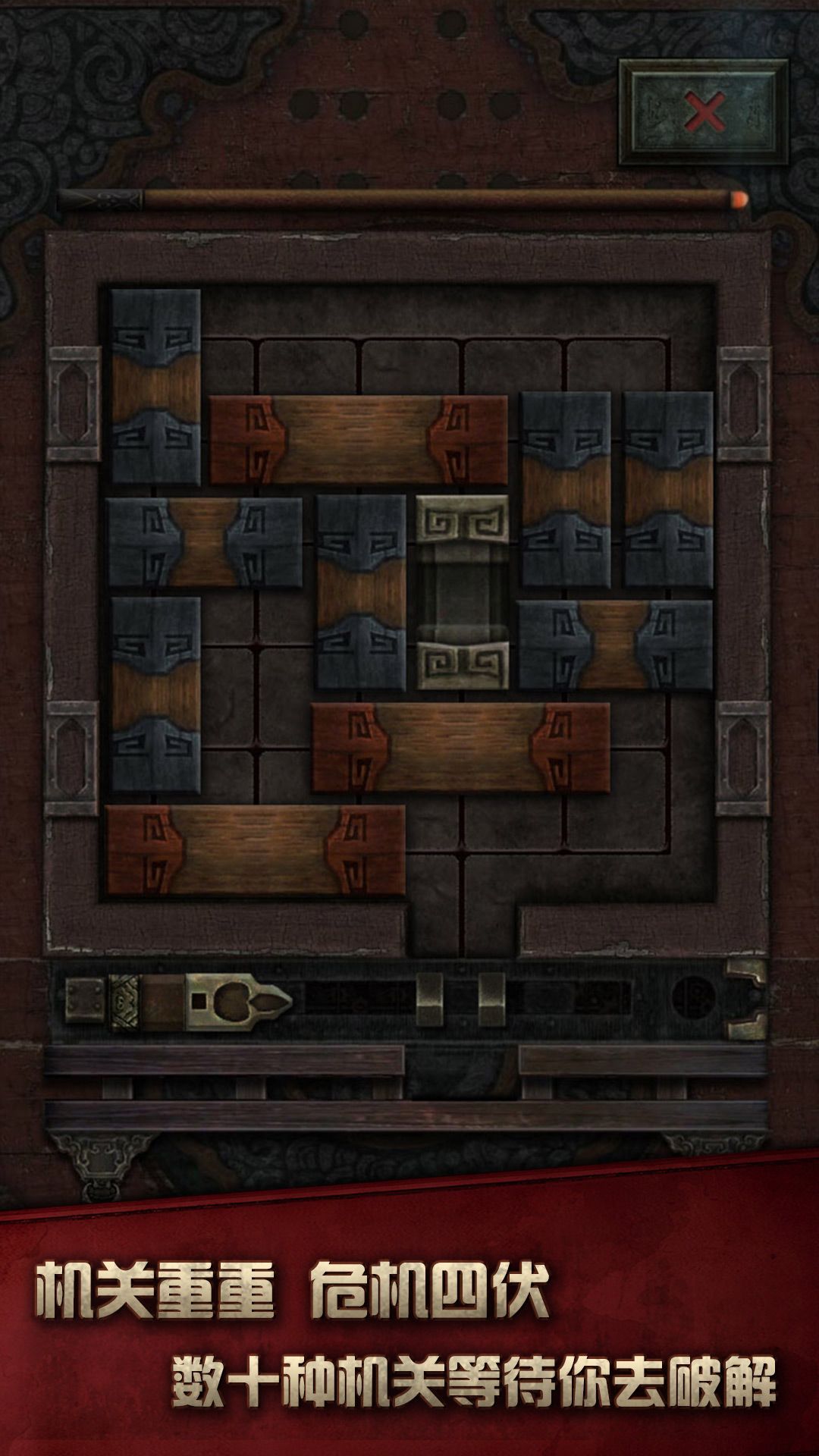Screen dimensions: 819x1456
Task: Close the puzzle with the red X button
Action: tap(704, 114)
